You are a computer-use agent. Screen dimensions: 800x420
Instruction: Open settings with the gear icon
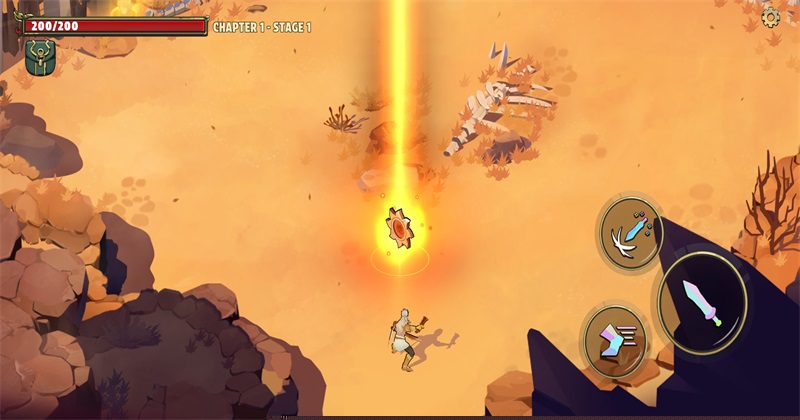[x=771, y=17]
